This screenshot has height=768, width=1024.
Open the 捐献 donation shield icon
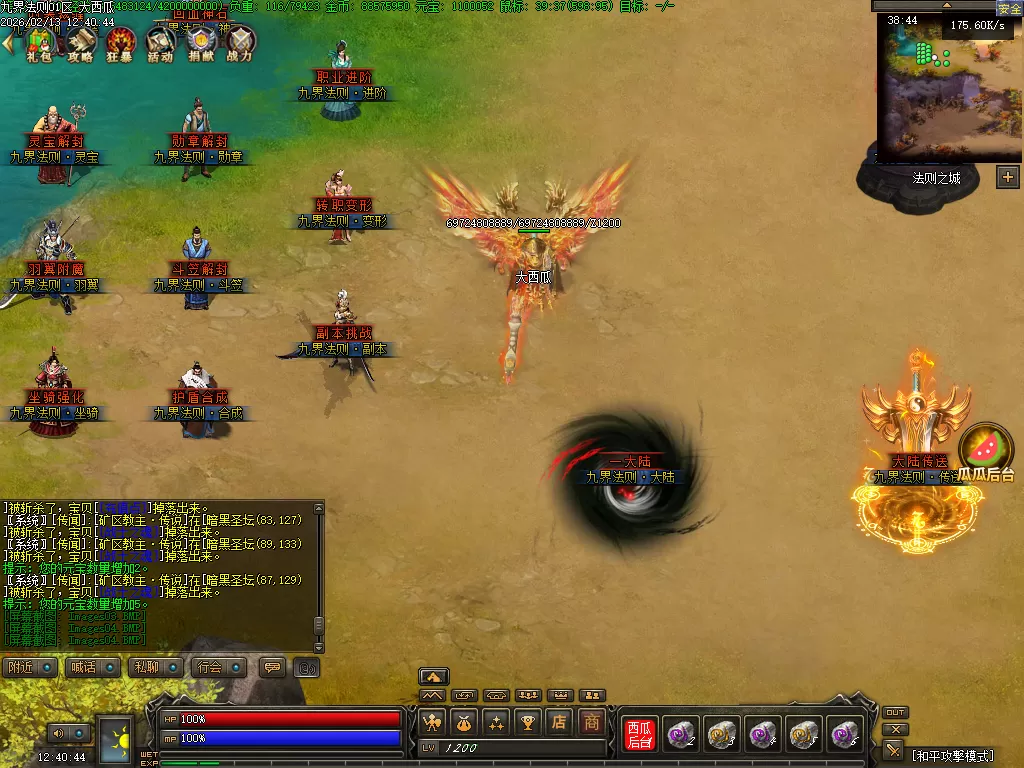coord(200,42)
